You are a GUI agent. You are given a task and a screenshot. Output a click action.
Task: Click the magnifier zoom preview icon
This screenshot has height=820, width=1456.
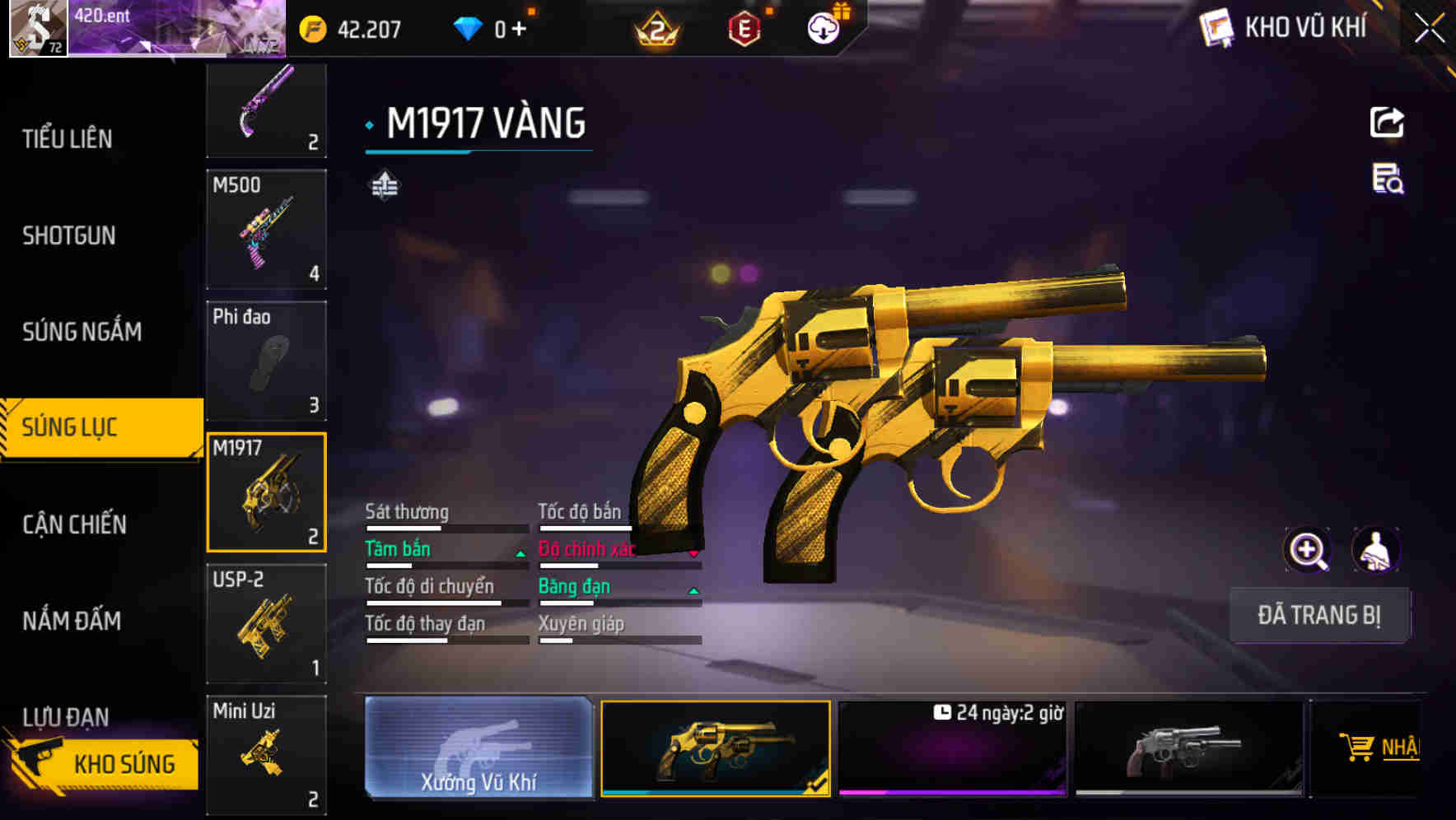pyautogui.click(x=1308, y=549)
